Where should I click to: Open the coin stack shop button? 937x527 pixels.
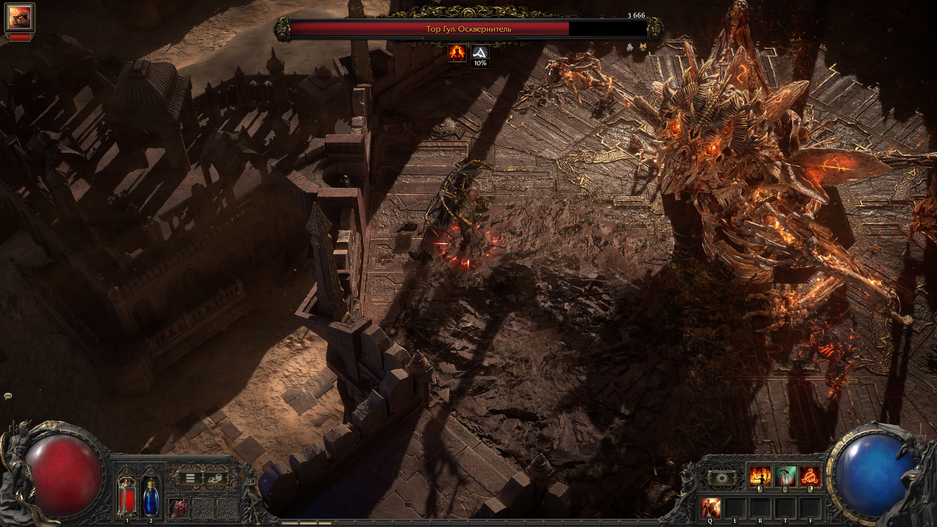pyautogui.click(x=215, y=479)
